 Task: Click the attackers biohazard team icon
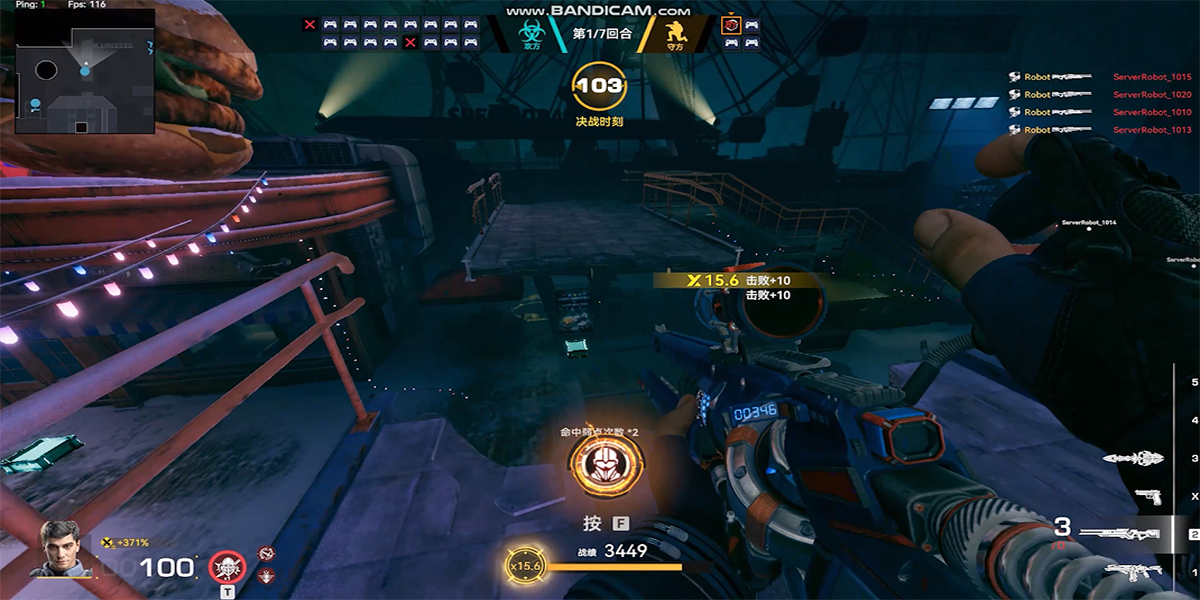(531, 35)
